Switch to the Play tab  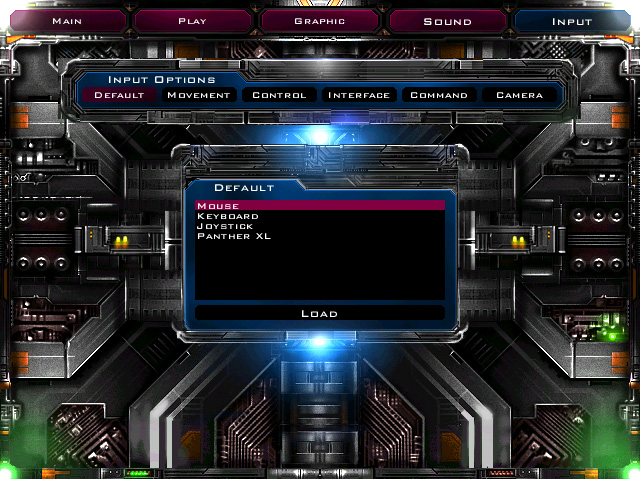tap(192, 20)
